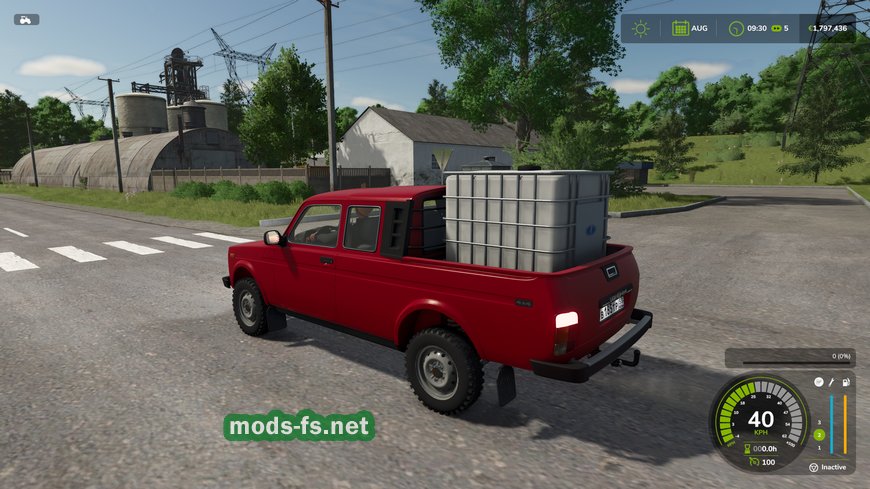The height and width of the screenshot is (489, 870).
Task: Open the sunny weather forecast icon
Action: (640, 28)
